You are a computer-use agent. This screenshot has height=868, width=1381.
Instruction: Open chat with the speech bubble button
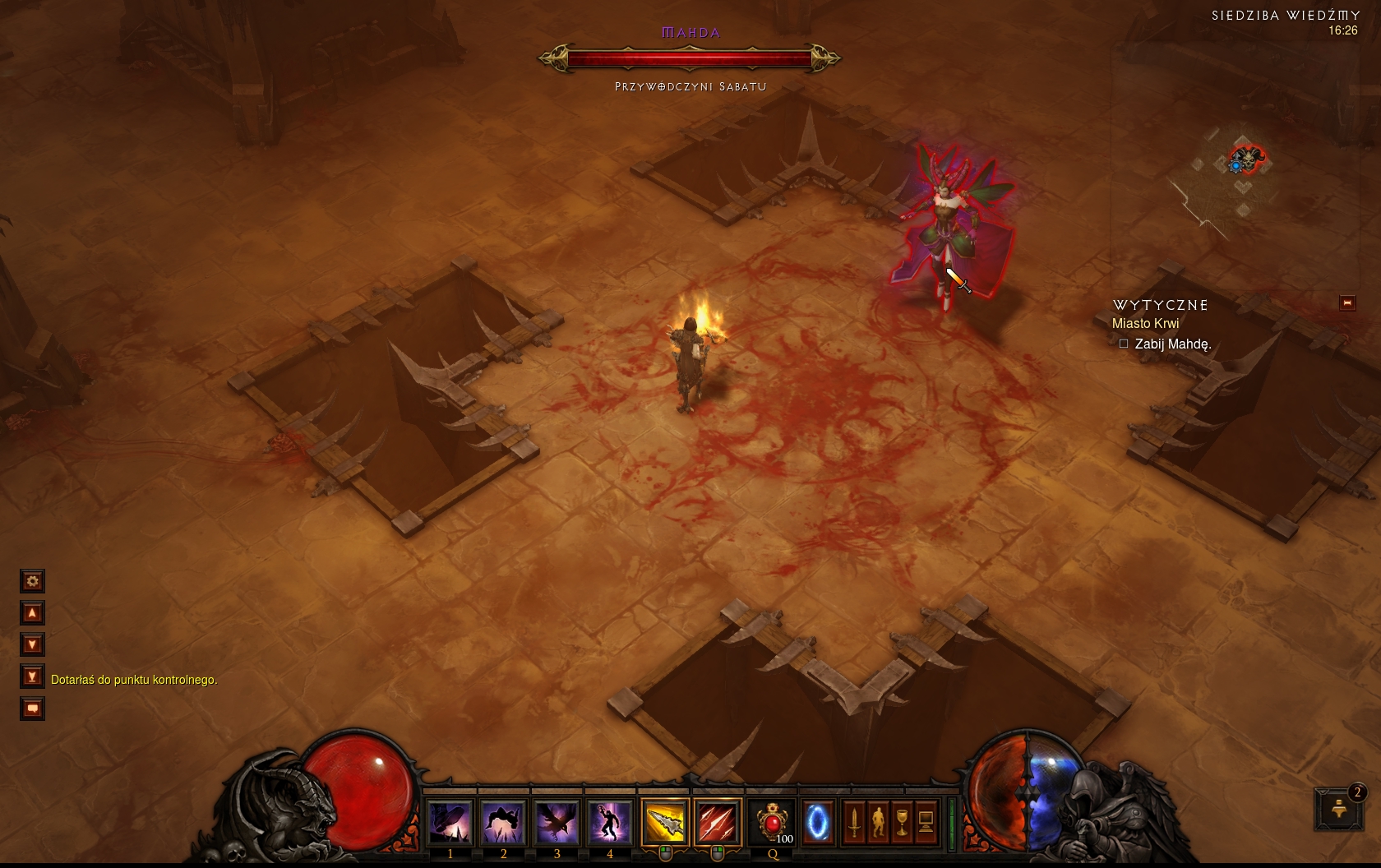[x=32, y=709]
